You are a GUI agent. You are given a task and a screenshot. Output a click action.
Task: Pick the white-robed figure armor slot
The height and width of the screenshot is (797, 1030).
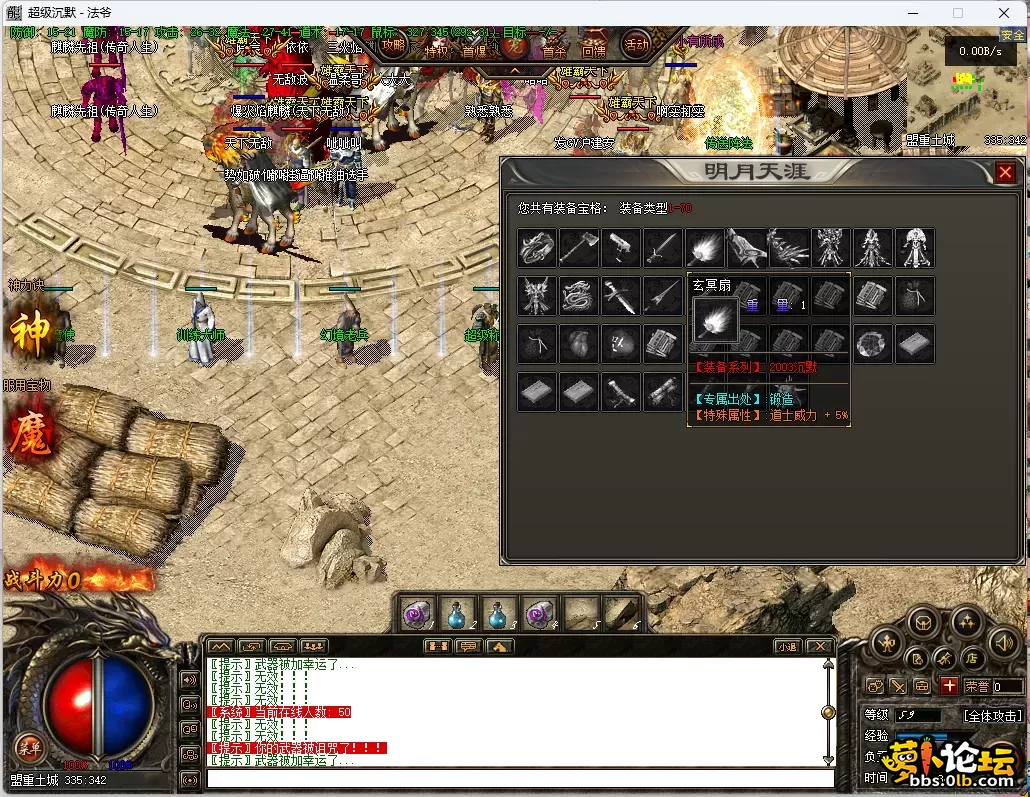(x=914, y=247)
